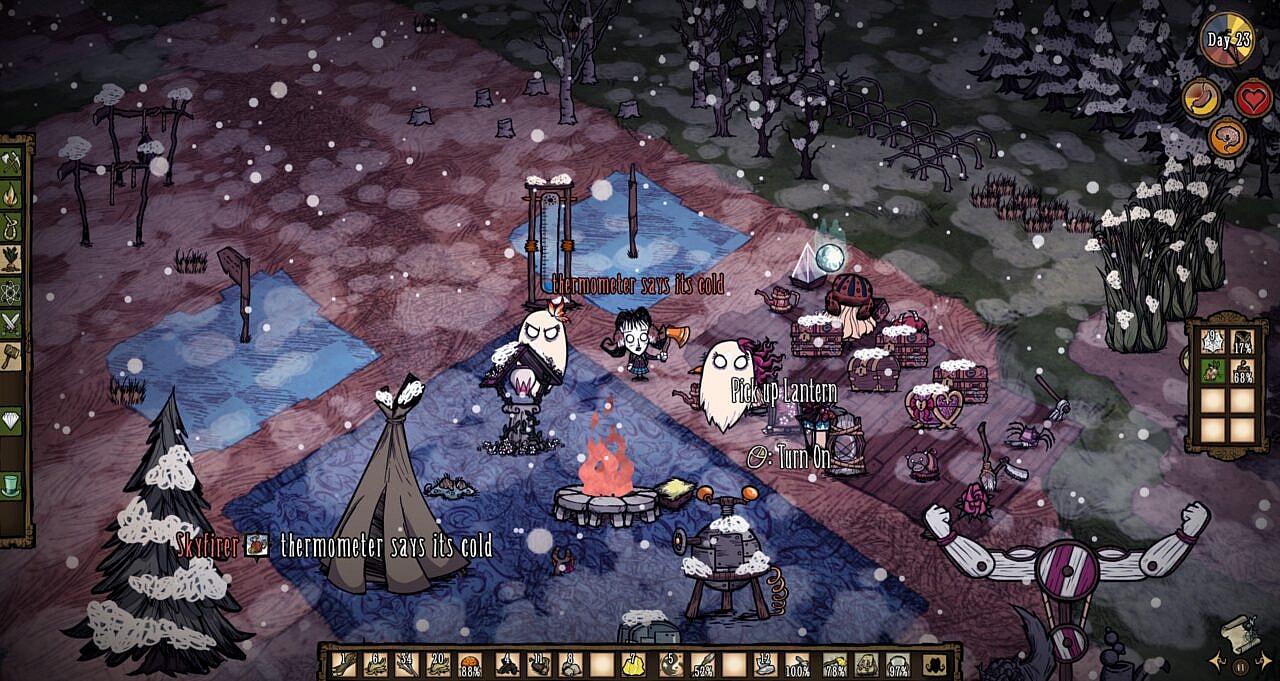Switch to the Food farming crafting tab

click(11, 258)
